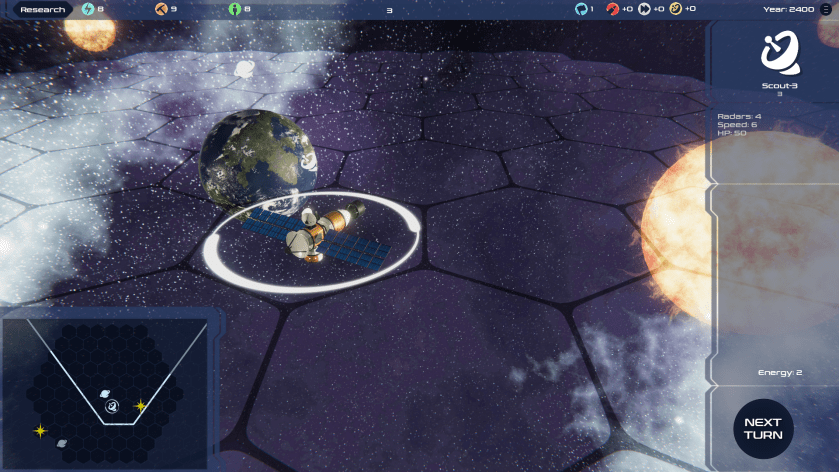Select the scout unit marker on the minimap

coord(113,406)
